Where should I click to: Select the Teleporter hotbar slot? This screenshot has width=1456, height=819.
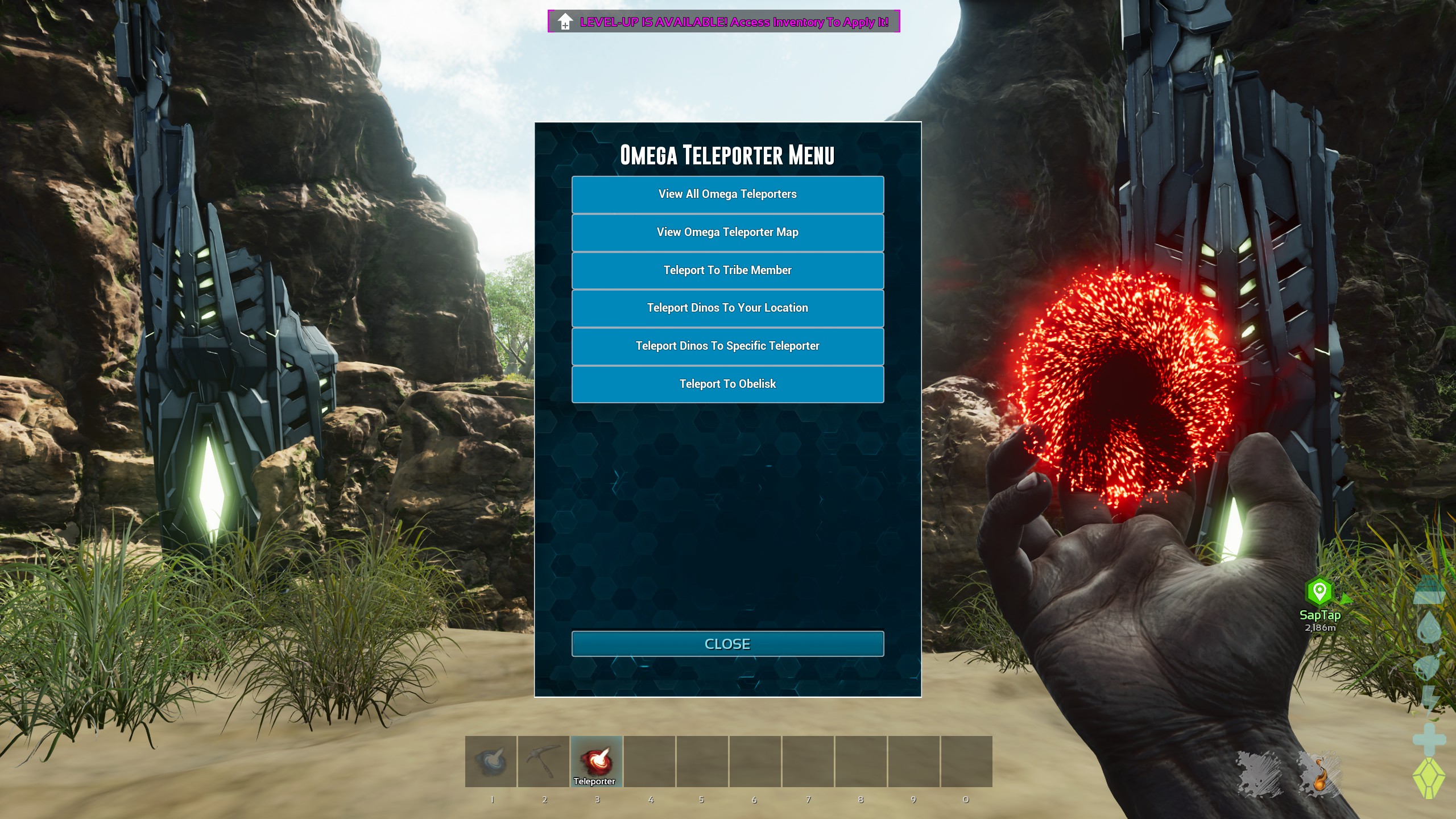(x=597, y=761)
